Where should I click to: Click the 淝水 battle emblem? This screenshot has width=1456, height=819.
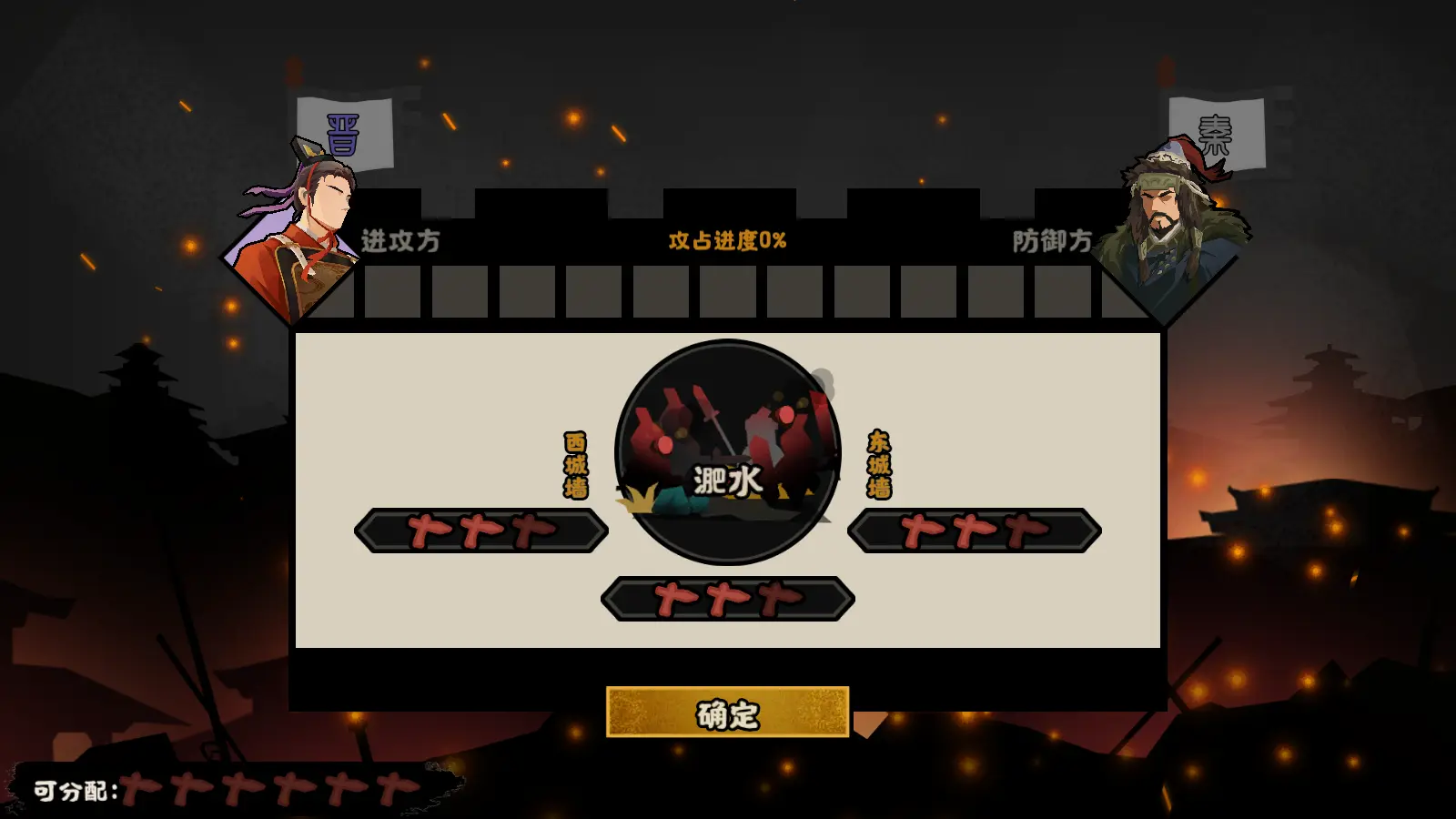[727, 452]
